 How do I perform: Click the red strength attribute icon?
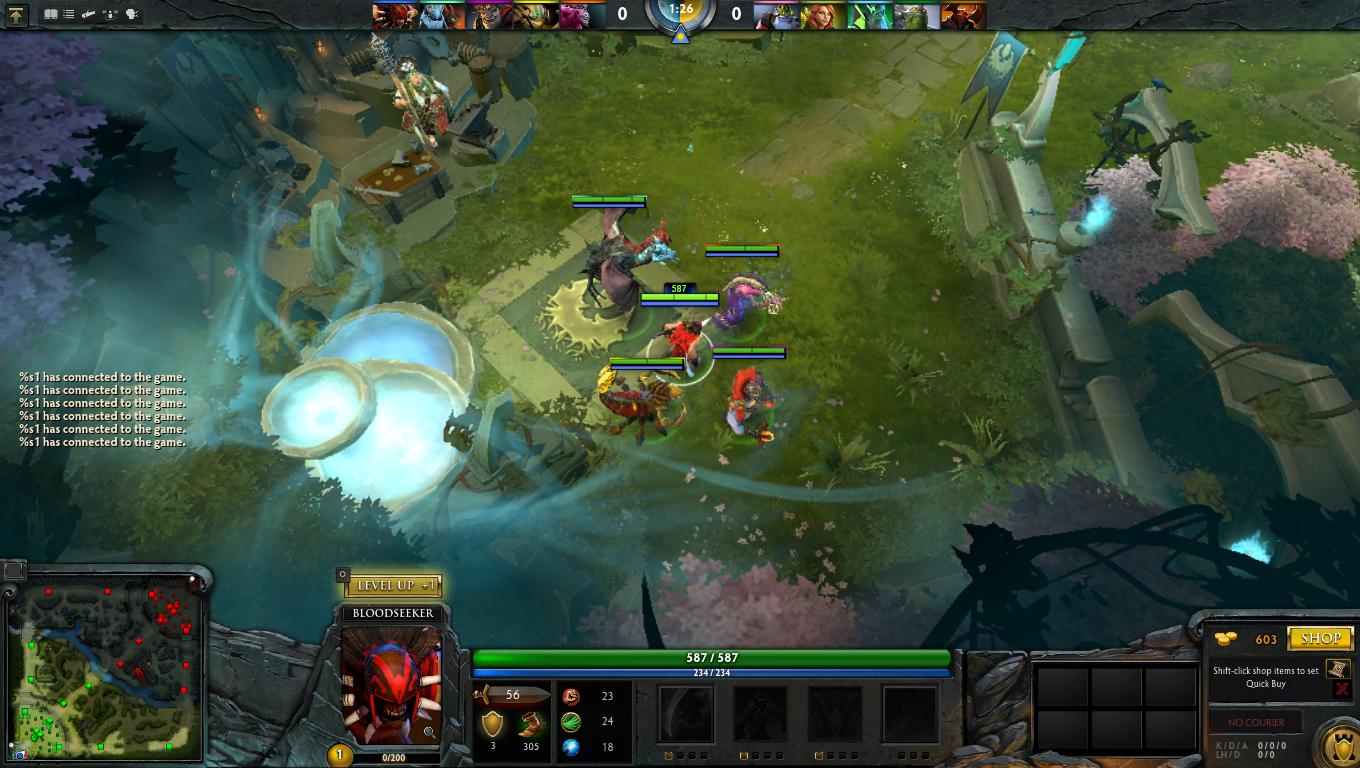570,696
